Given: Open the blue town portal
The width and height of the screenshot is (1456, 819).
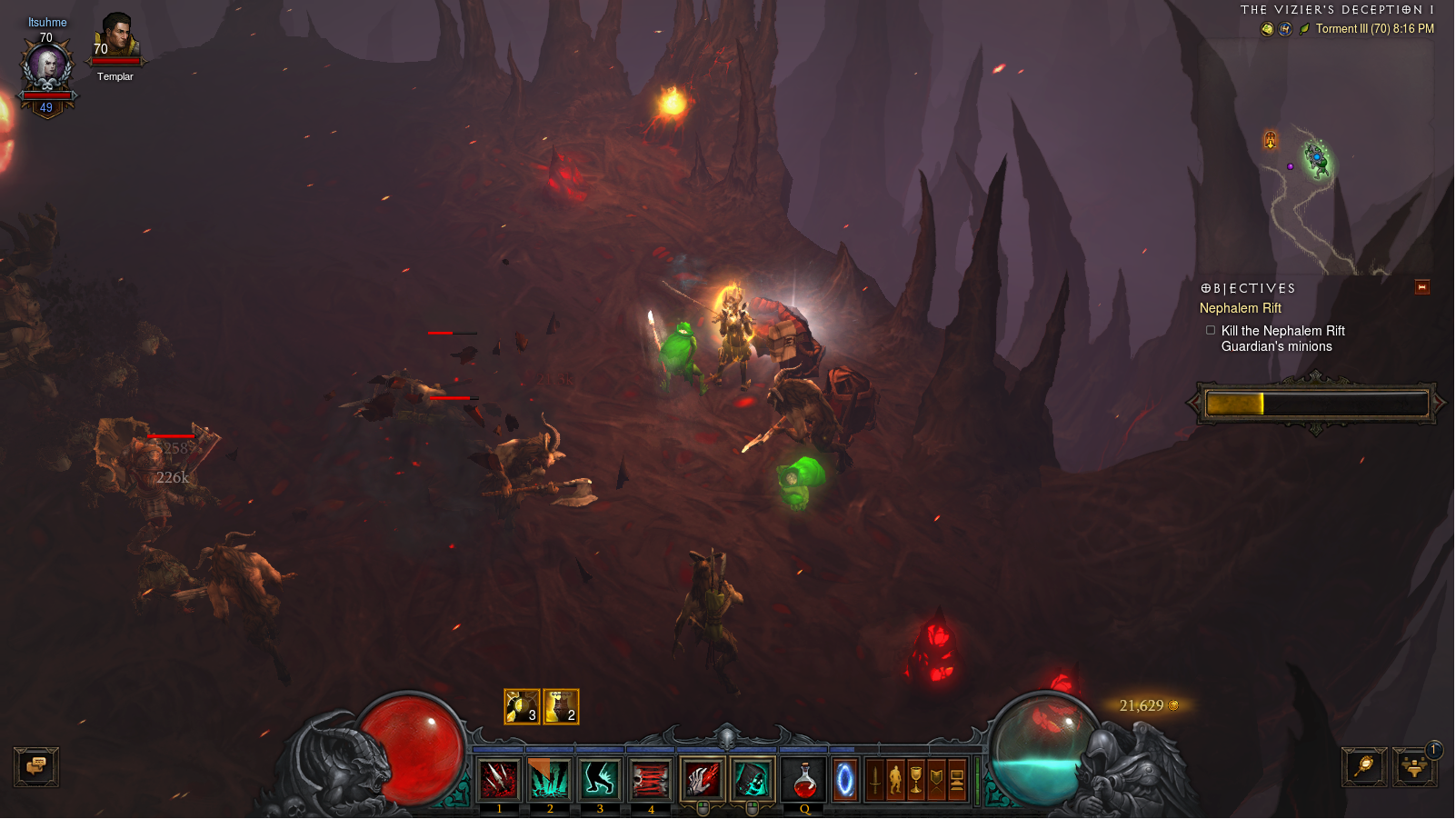Looking at the screenshot, I should [x=845, y=780].
